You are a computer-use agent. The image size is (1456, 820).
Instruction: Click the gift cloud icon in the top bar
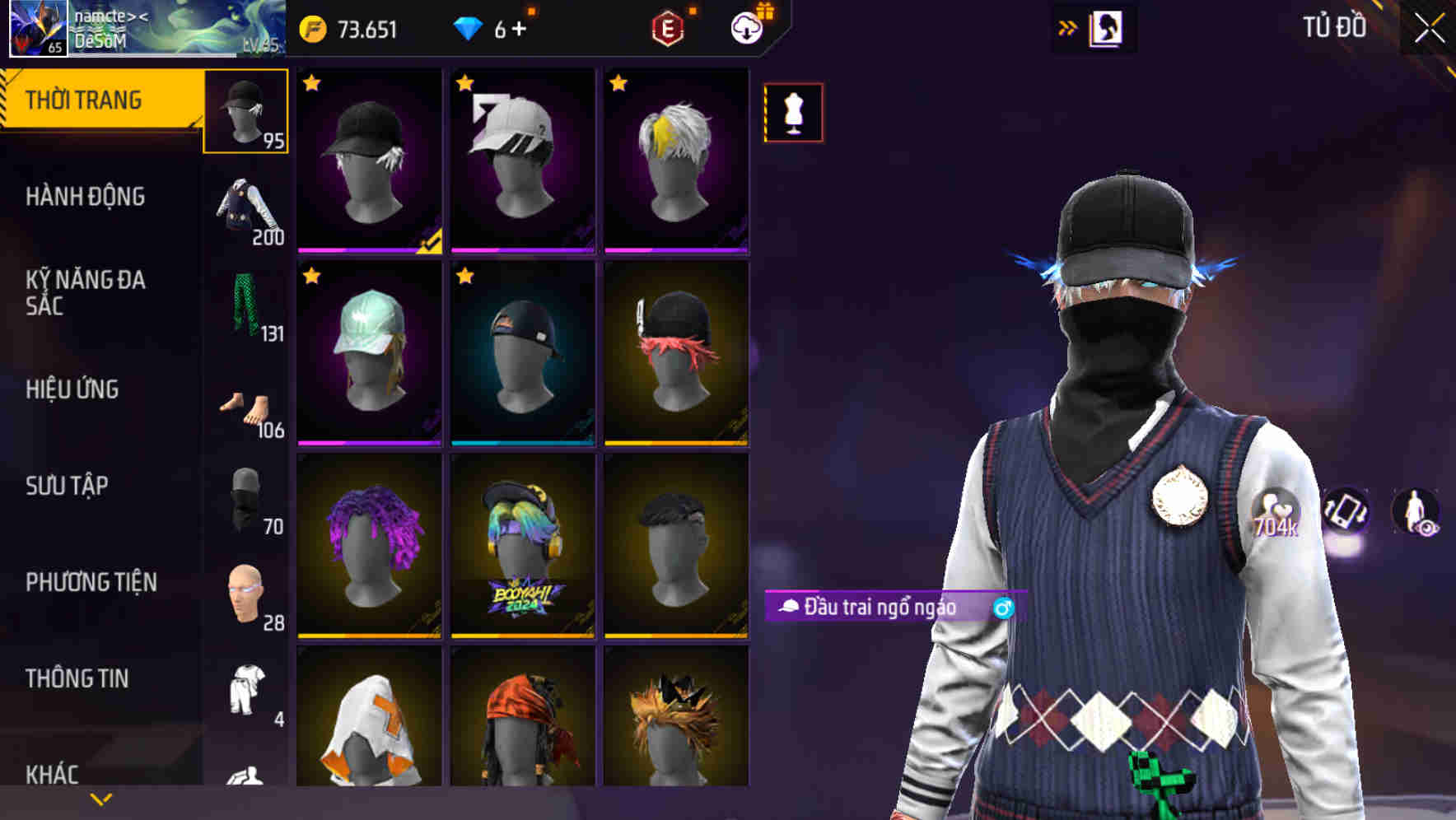[x=745, y=27]
